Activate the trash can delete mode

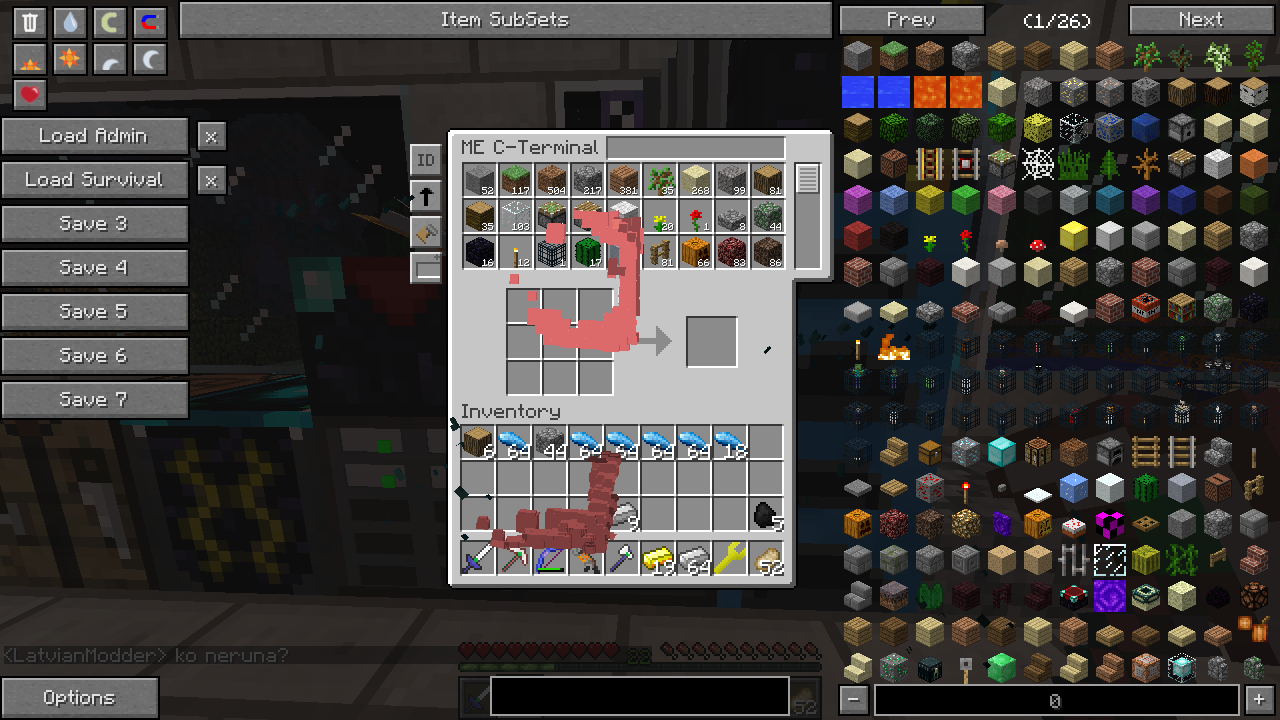(30, 22)
